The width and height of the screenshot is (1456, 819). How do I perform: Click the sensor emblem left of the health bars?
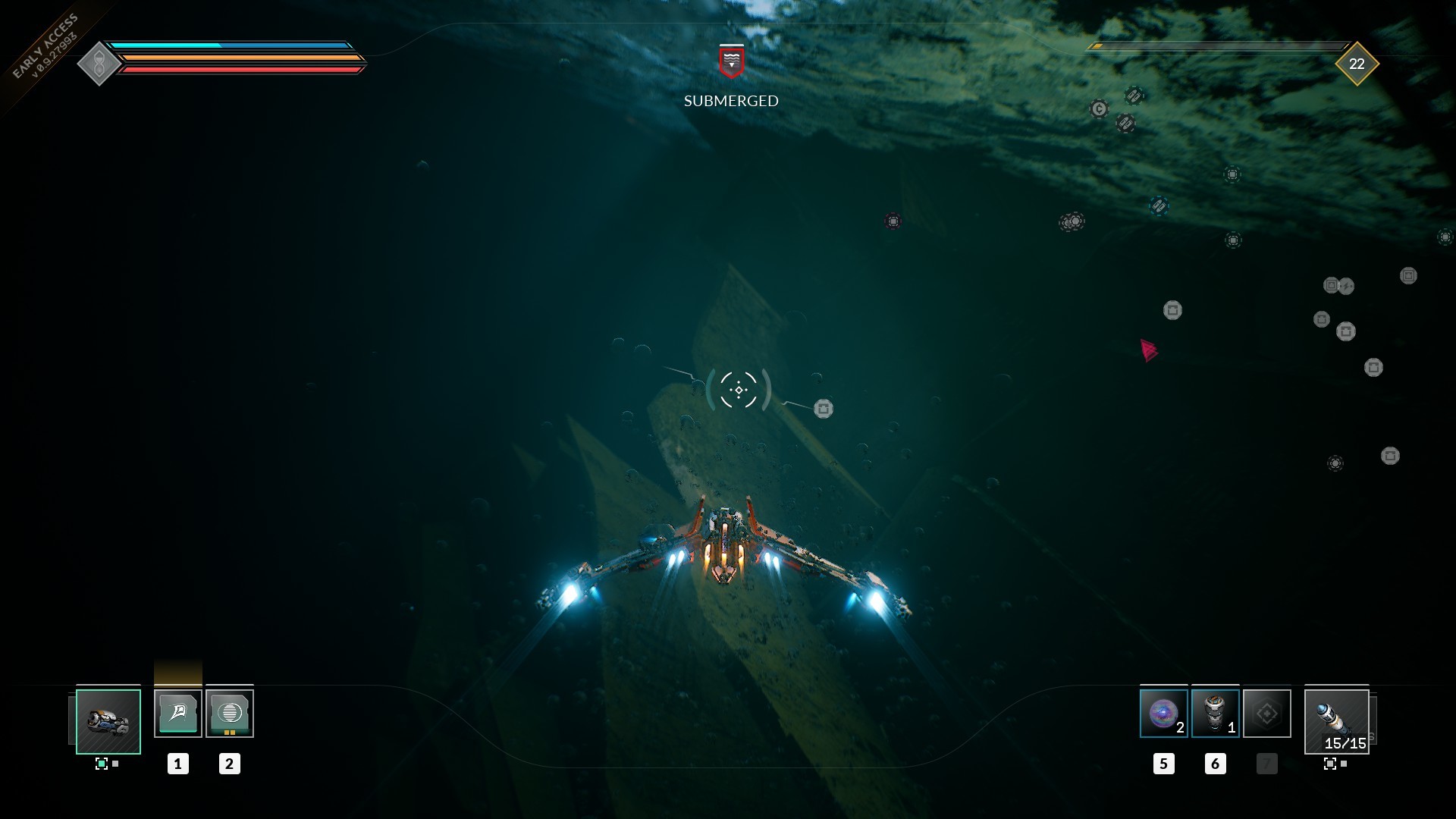[x=99, y=62]
